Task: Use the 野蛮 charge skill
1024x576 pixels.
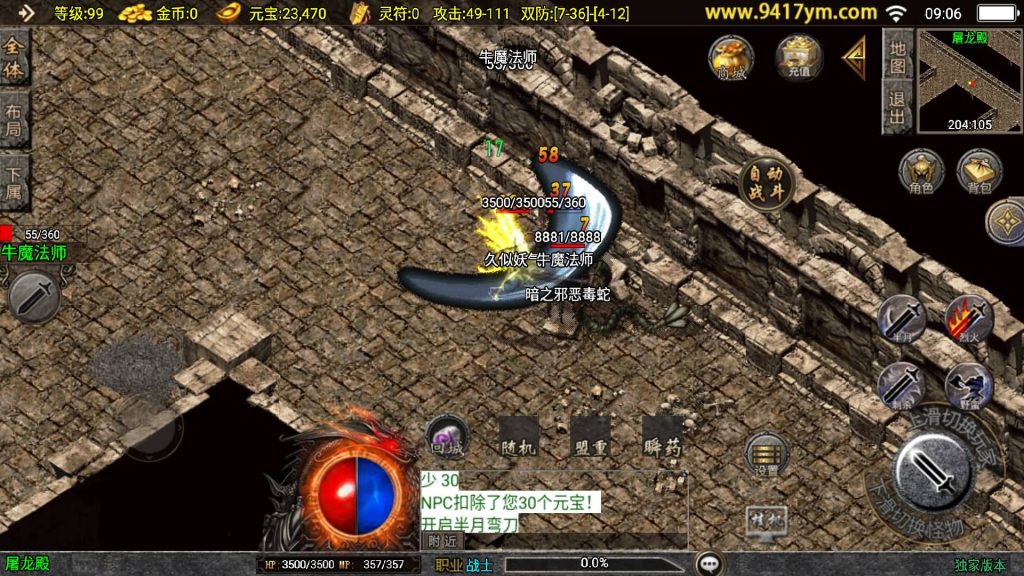Action: [x=968, y=384]
